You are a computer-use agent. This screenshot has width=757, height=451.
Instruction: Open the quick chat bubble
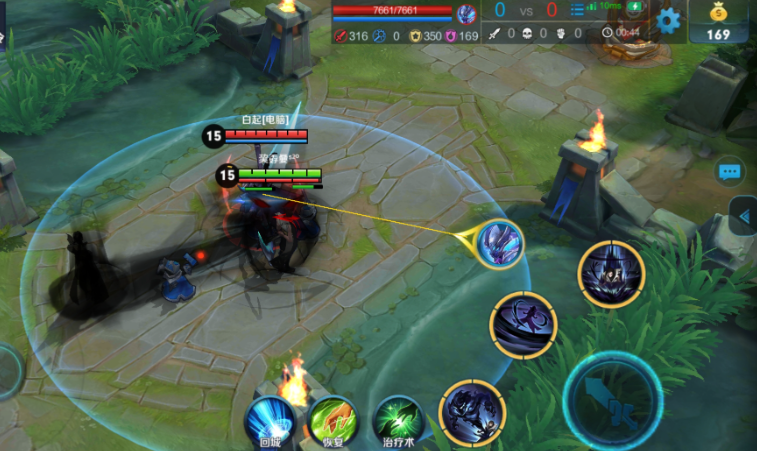[730, 172]
